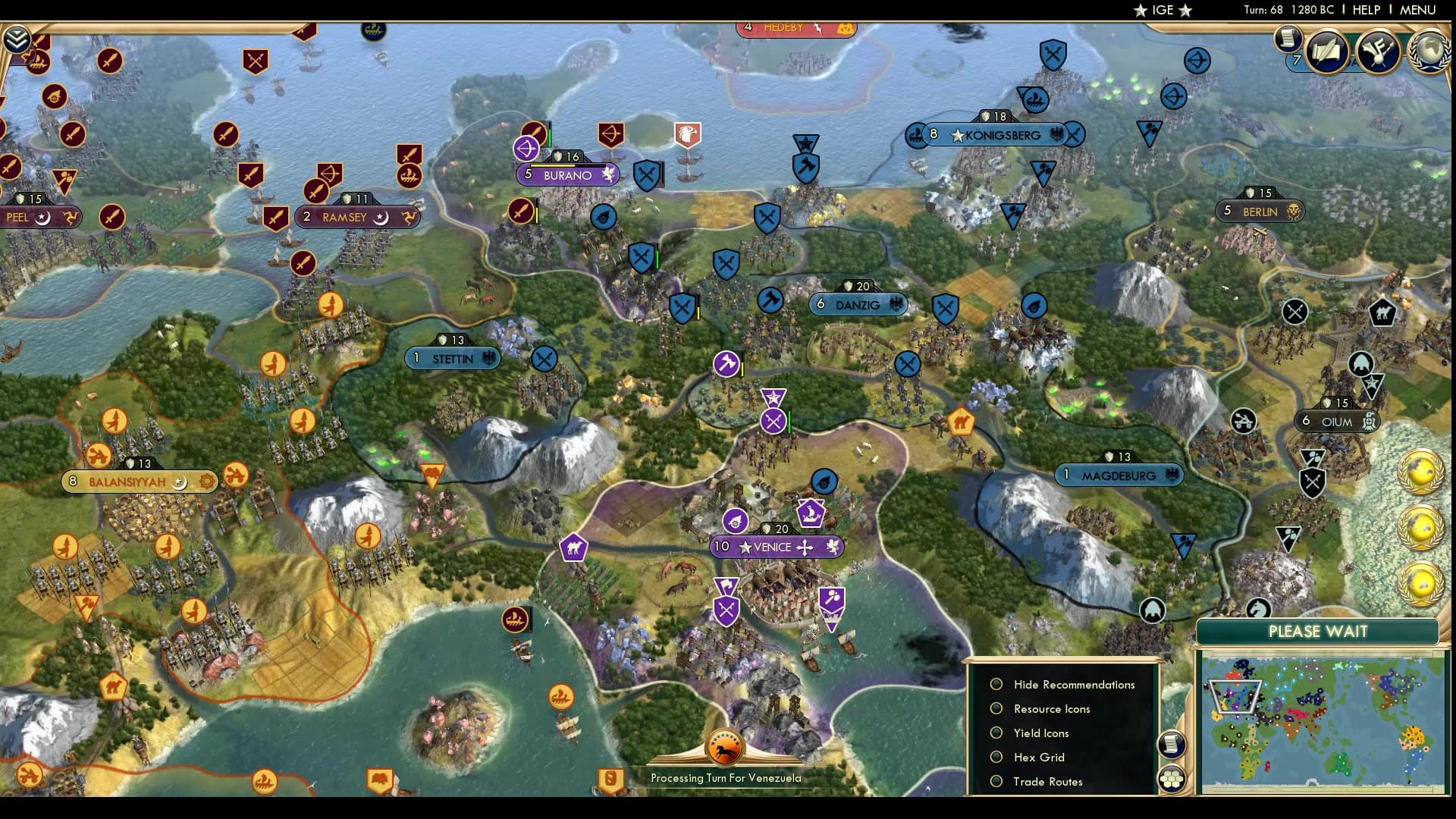Click the hexagon grid icon beside the minimap

point(1172,778)
